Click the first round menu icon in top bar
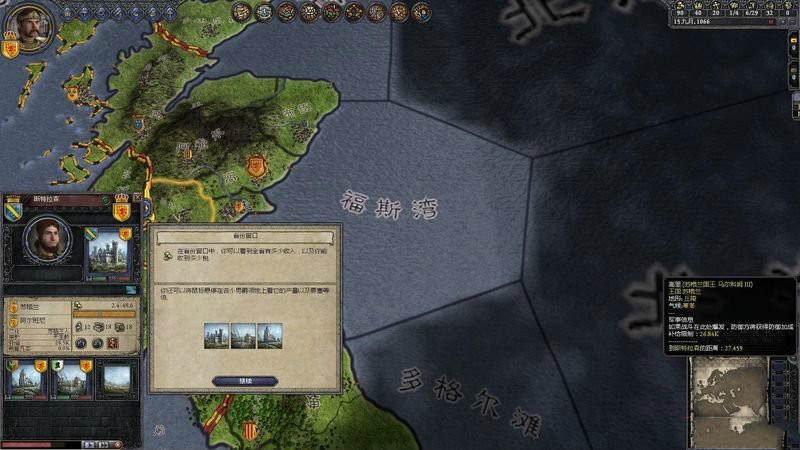The width and height of the screenshot is (800, 450). pos(241,12)
